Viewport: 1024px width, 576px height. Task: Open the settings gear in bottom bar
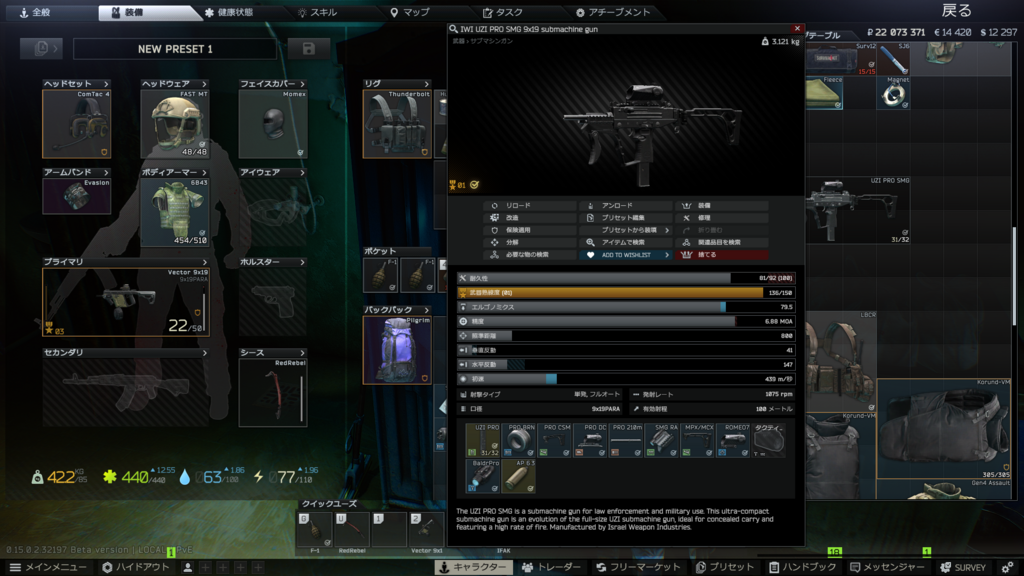click(1007, 567)
